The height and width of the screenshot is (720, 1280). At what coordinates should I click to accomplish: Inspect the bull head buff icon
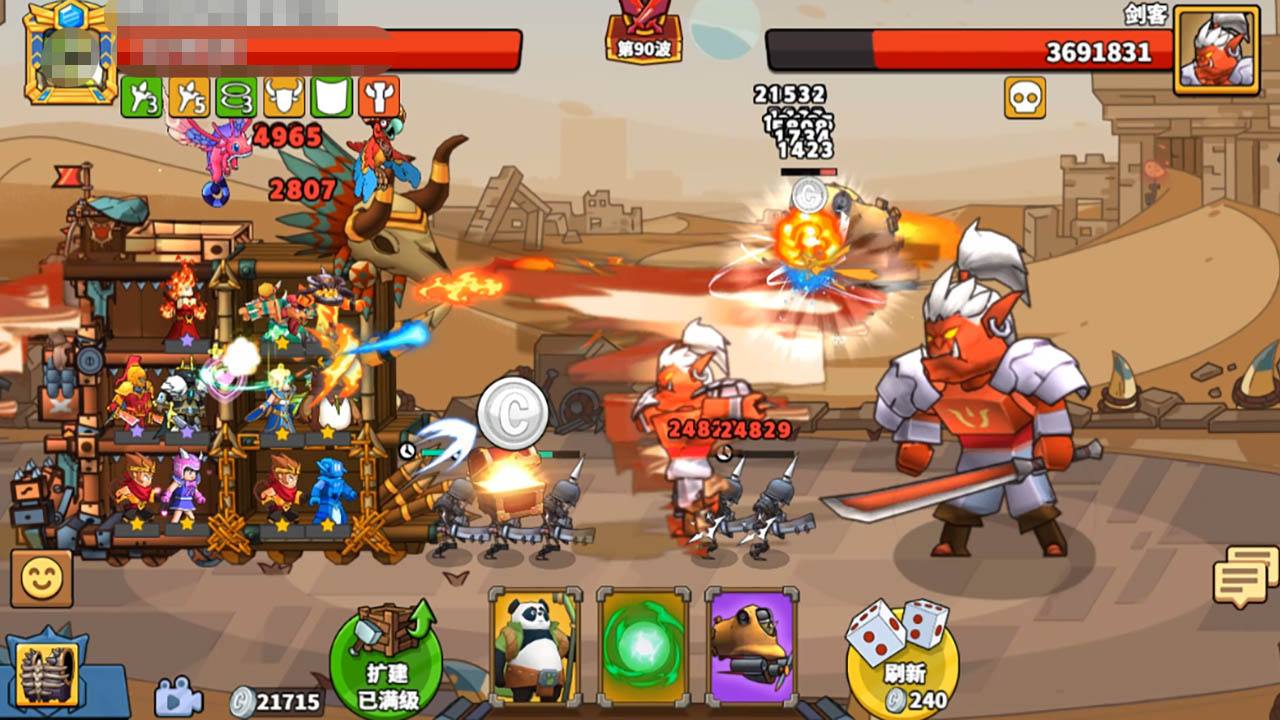pos(284,97)
